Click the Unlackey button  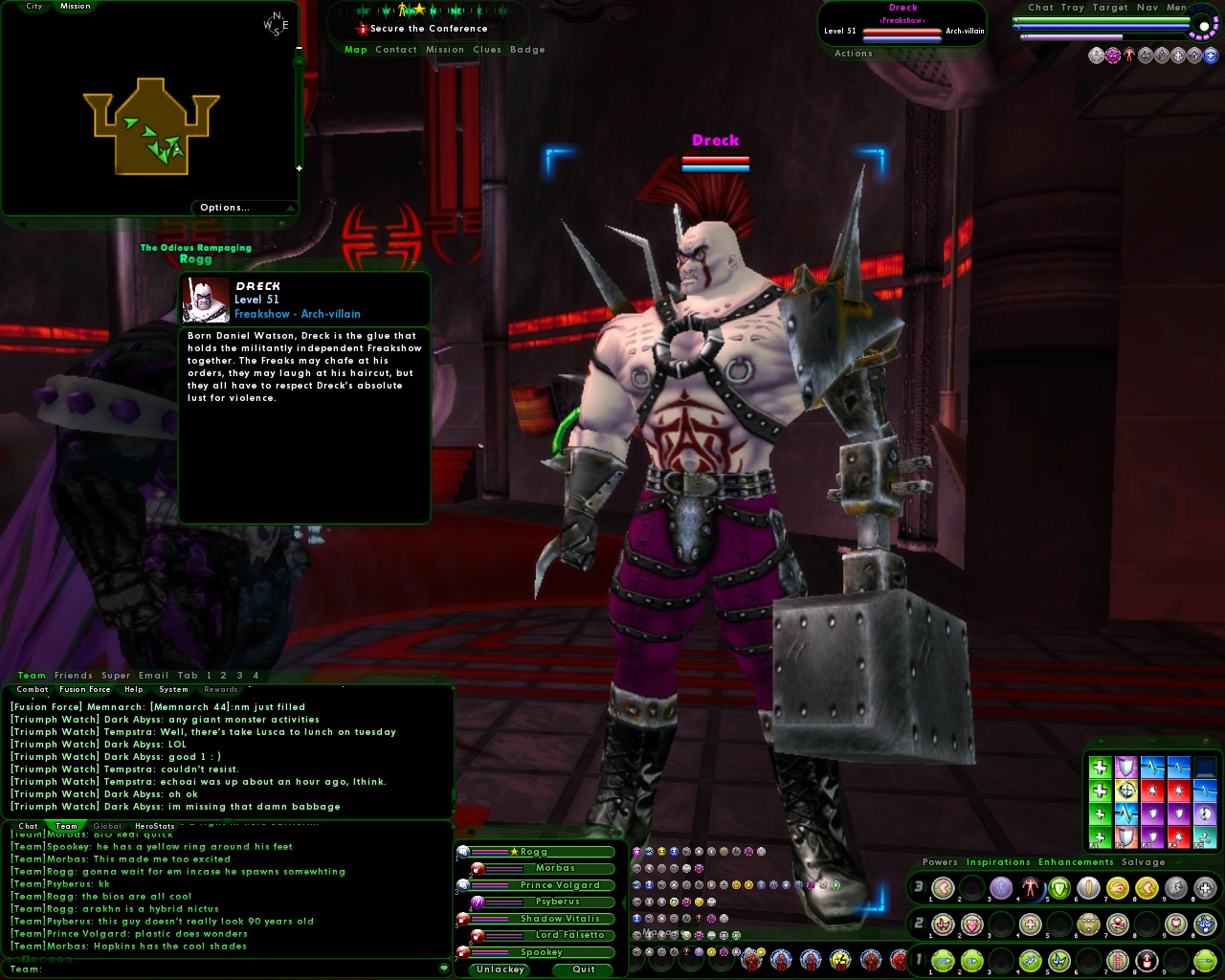coord(500,969)
